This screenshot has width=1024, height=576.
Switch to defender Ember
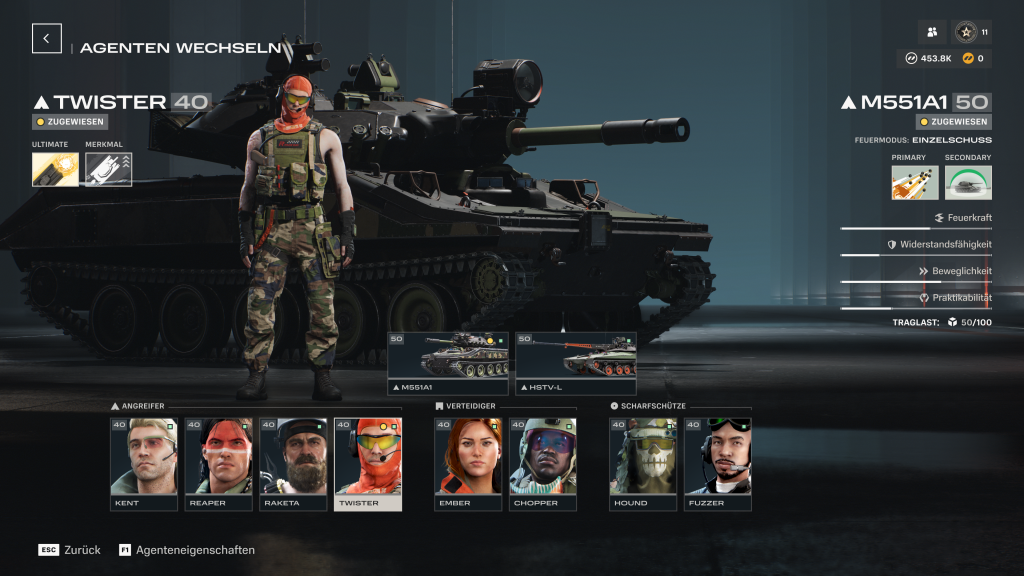tap(468, 464)
